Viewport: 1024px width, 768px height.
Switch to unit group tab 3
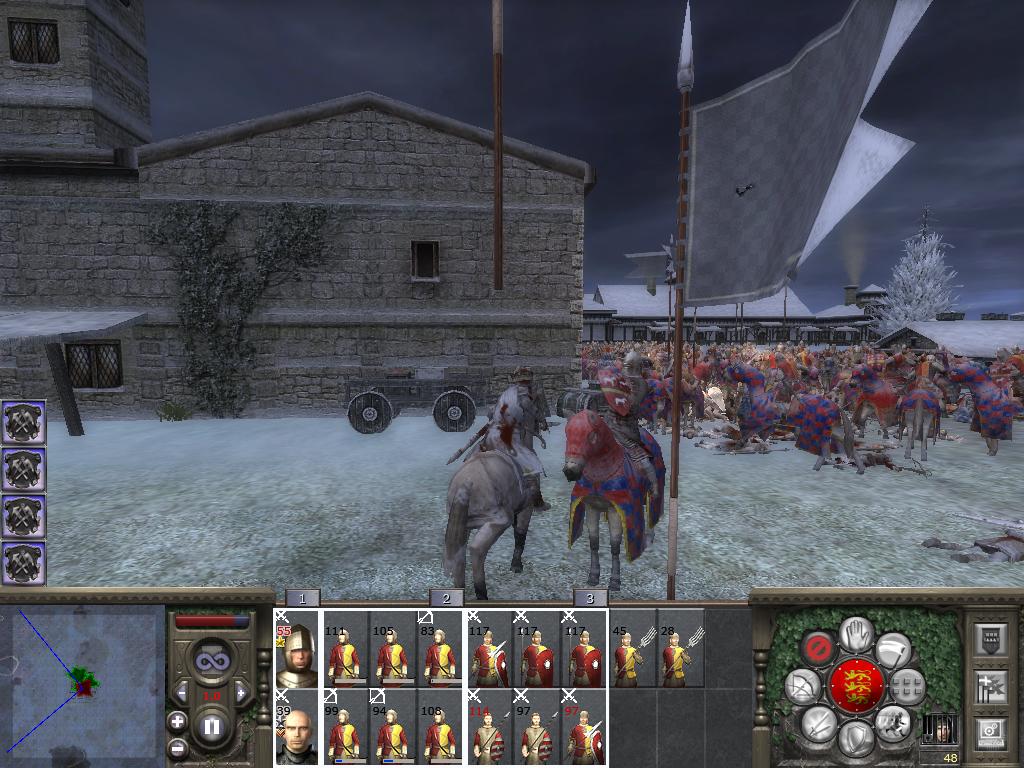coord(590,599)
